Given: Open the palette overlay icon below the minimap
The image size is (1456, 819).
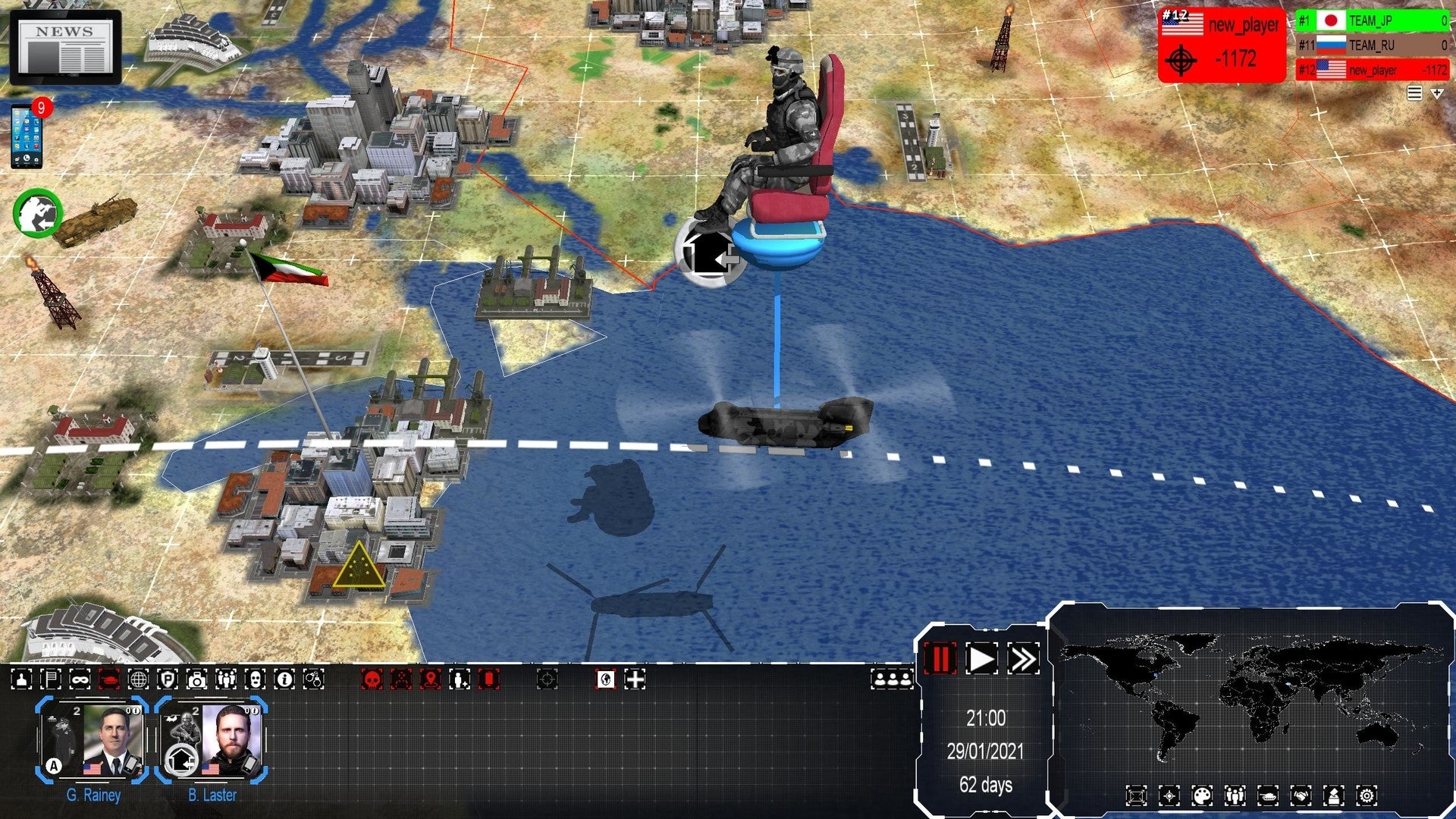Looking at the screenshot, I should point(1202,795).
